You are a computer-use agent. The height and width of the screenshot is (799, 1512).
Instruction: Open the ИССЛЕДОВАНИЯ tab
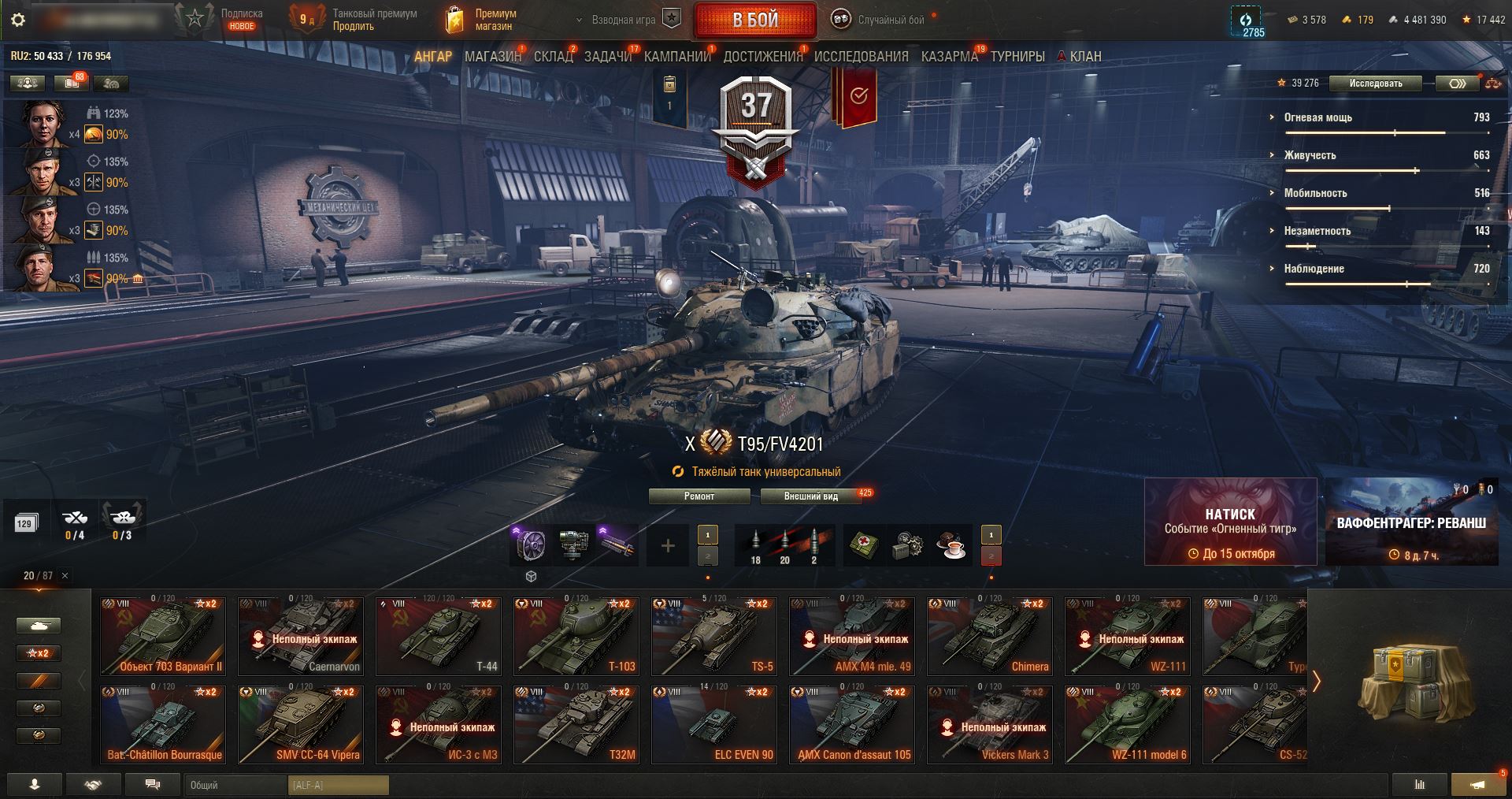point(861,57)
